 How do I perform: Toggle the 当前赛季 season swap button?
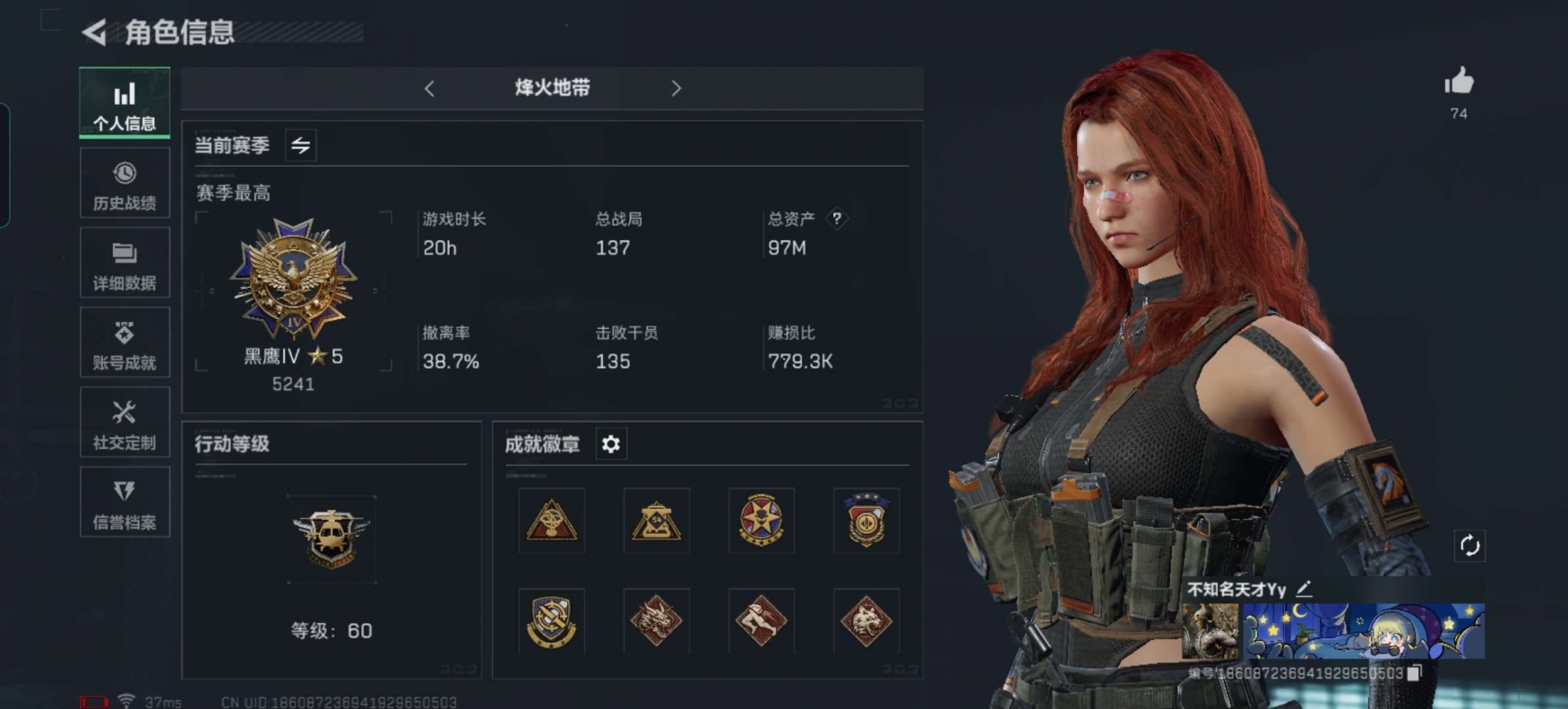301,145
